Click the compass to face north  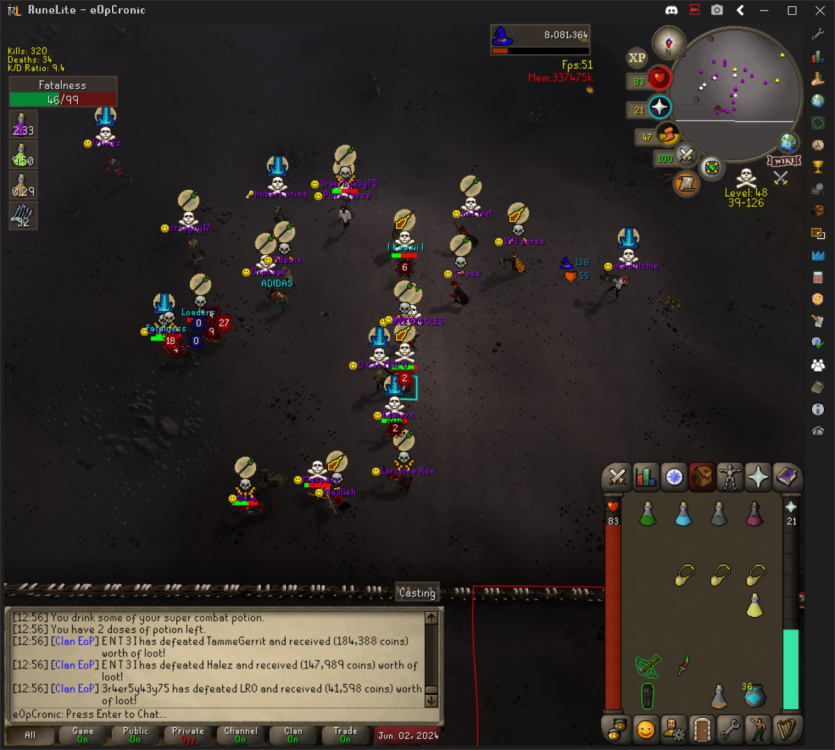point(668,42)
